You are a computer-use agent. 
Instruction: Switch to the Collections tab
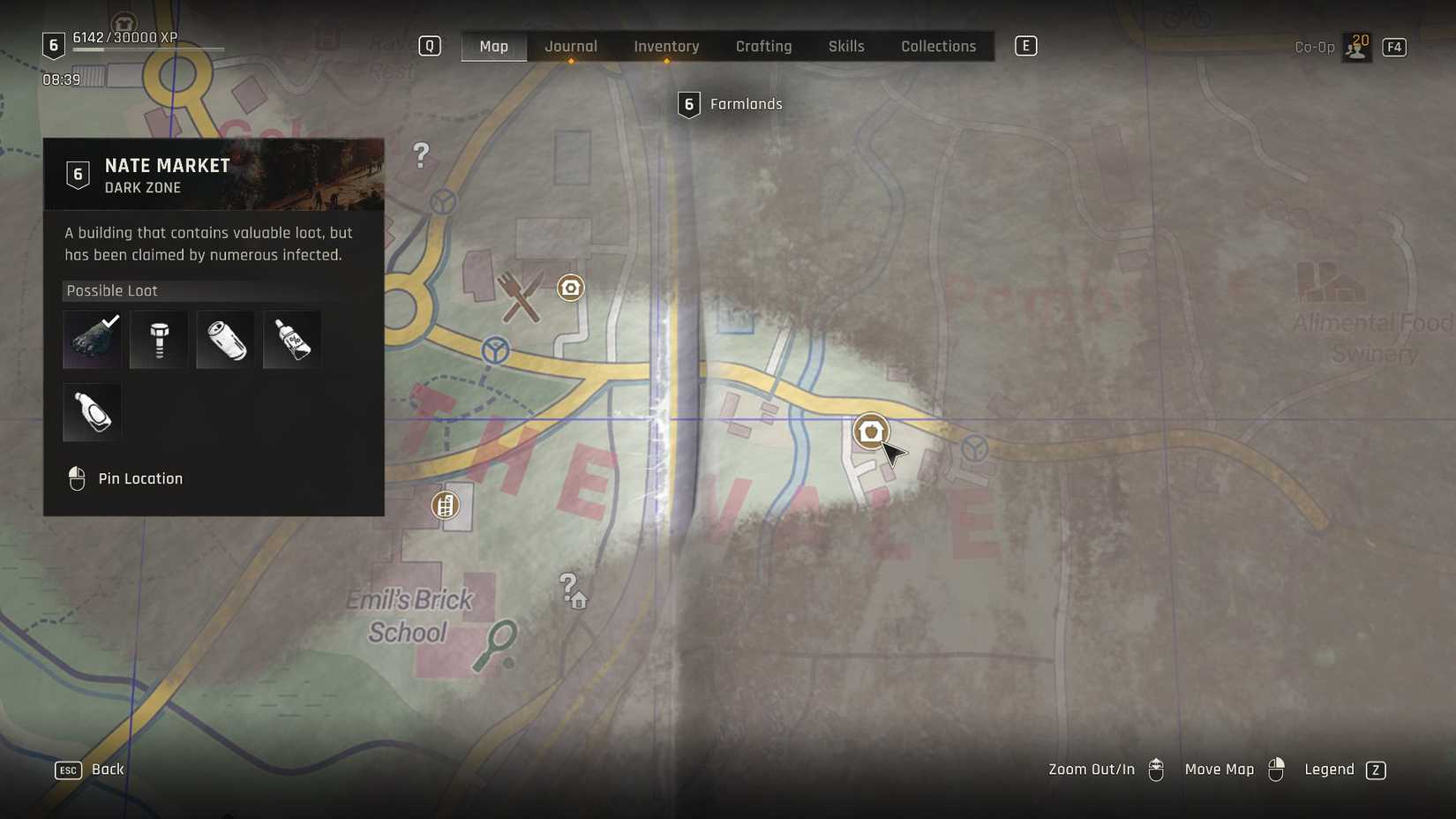click(938, 46)
